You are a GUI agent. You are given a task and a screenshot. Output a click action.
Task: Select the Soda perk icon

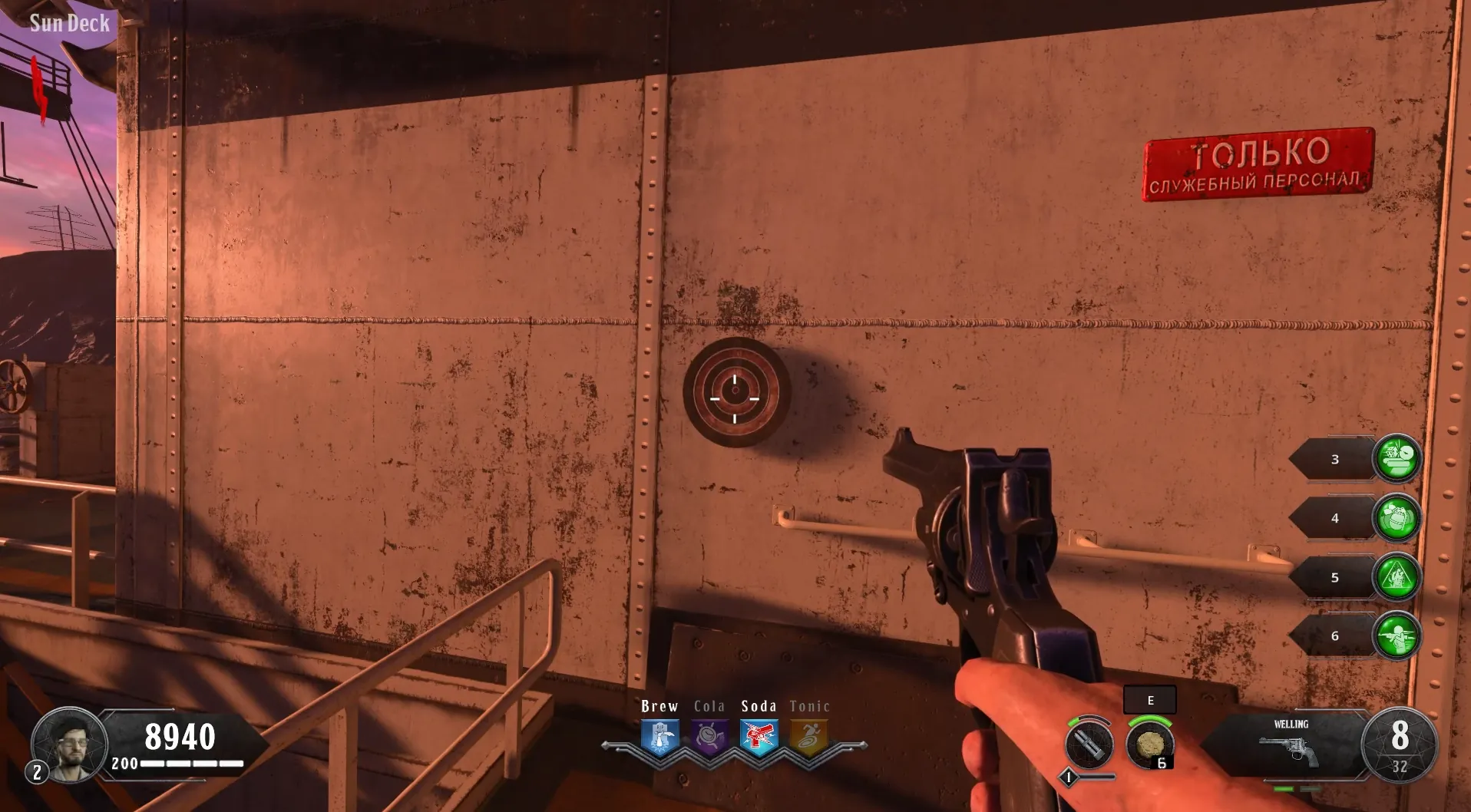click(759, 737)
